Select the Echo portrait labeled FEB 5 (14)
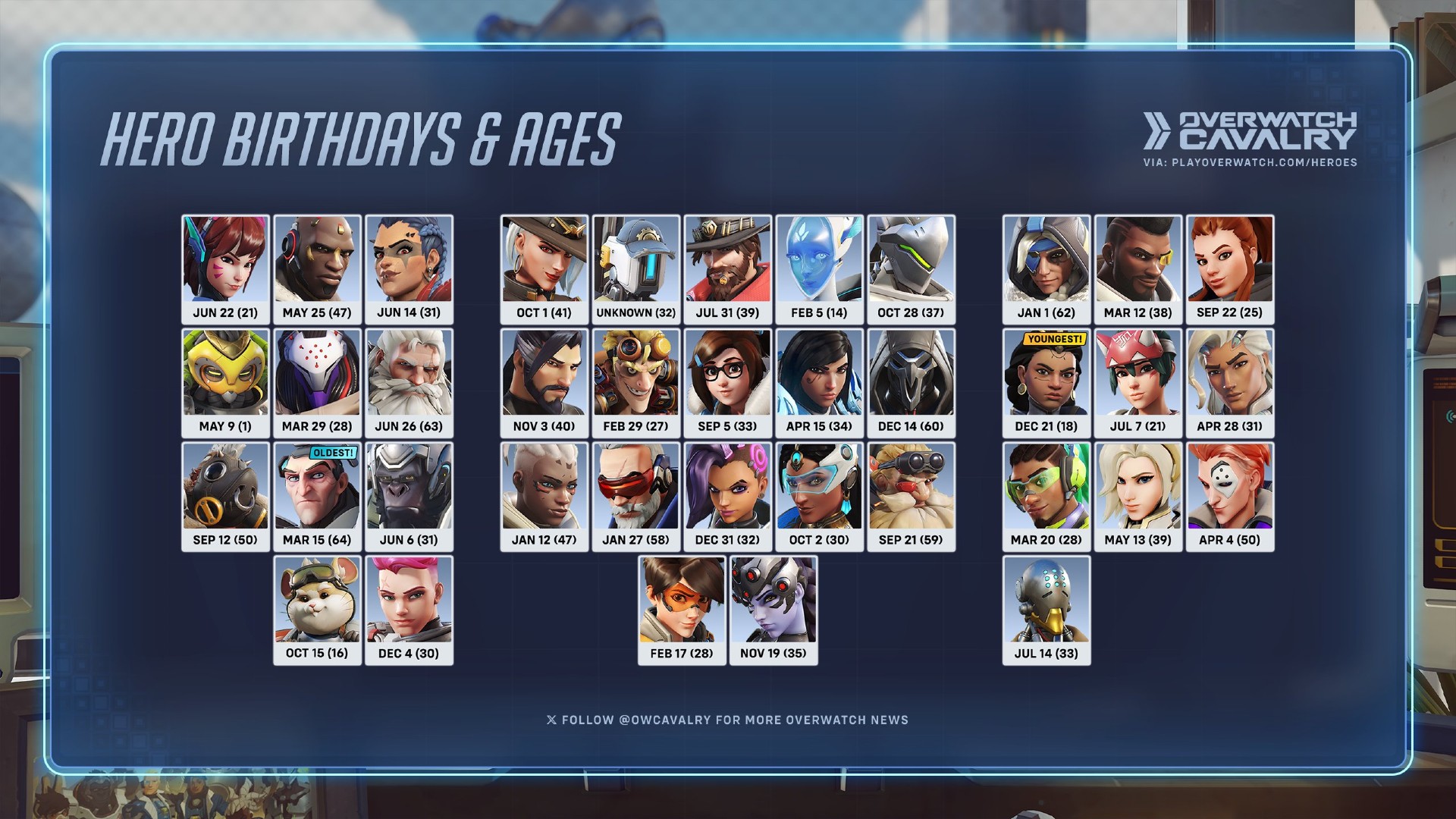The image size is (1456, 819). pos(819,269)
